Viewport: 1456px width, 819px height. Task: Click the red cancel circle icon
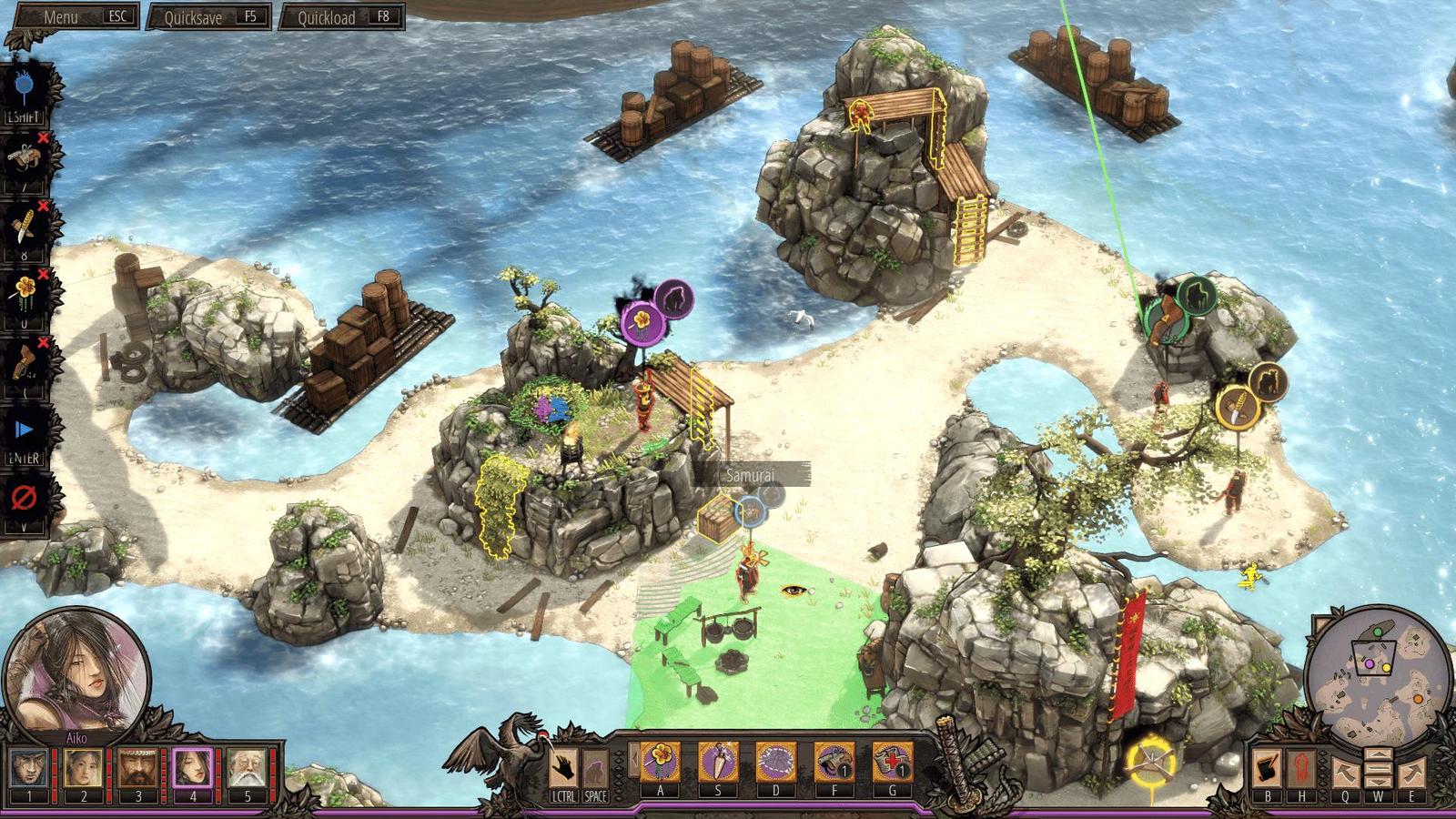coord(24,498)
